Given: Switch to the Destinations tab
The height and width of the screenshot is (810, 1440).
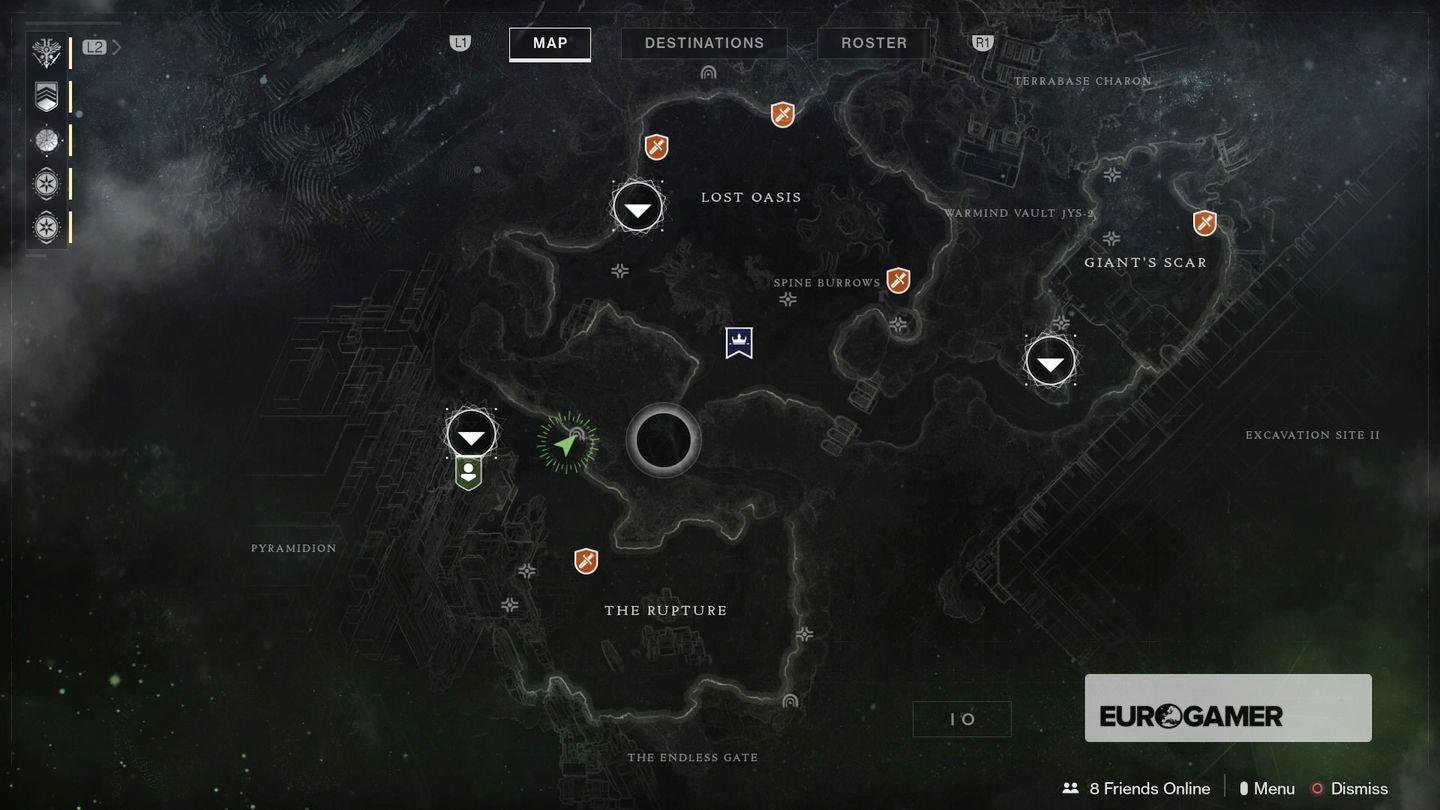Looking at the screenshot, I should pos(704,43).
